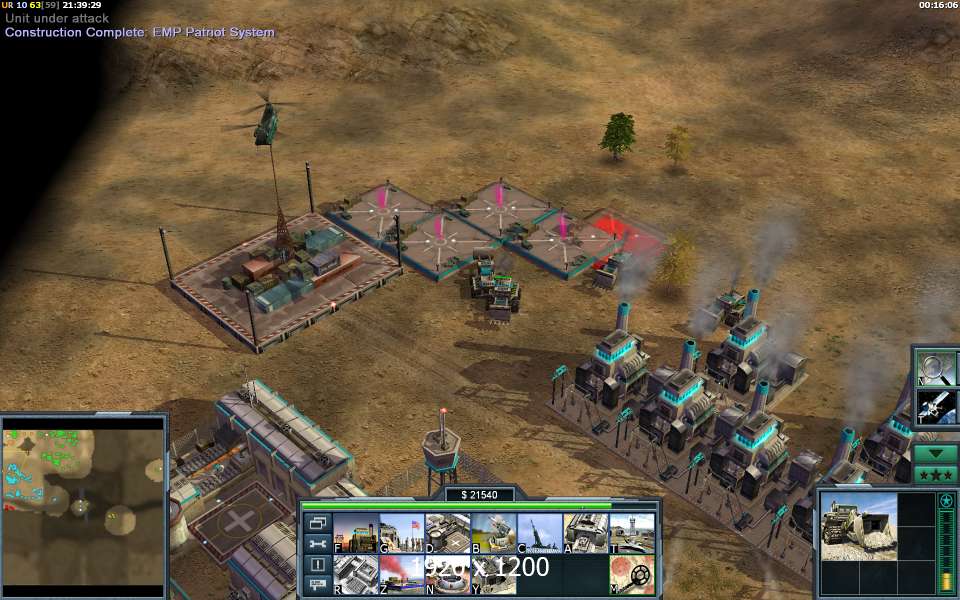Select the red smoke icon marked Z

401,574
